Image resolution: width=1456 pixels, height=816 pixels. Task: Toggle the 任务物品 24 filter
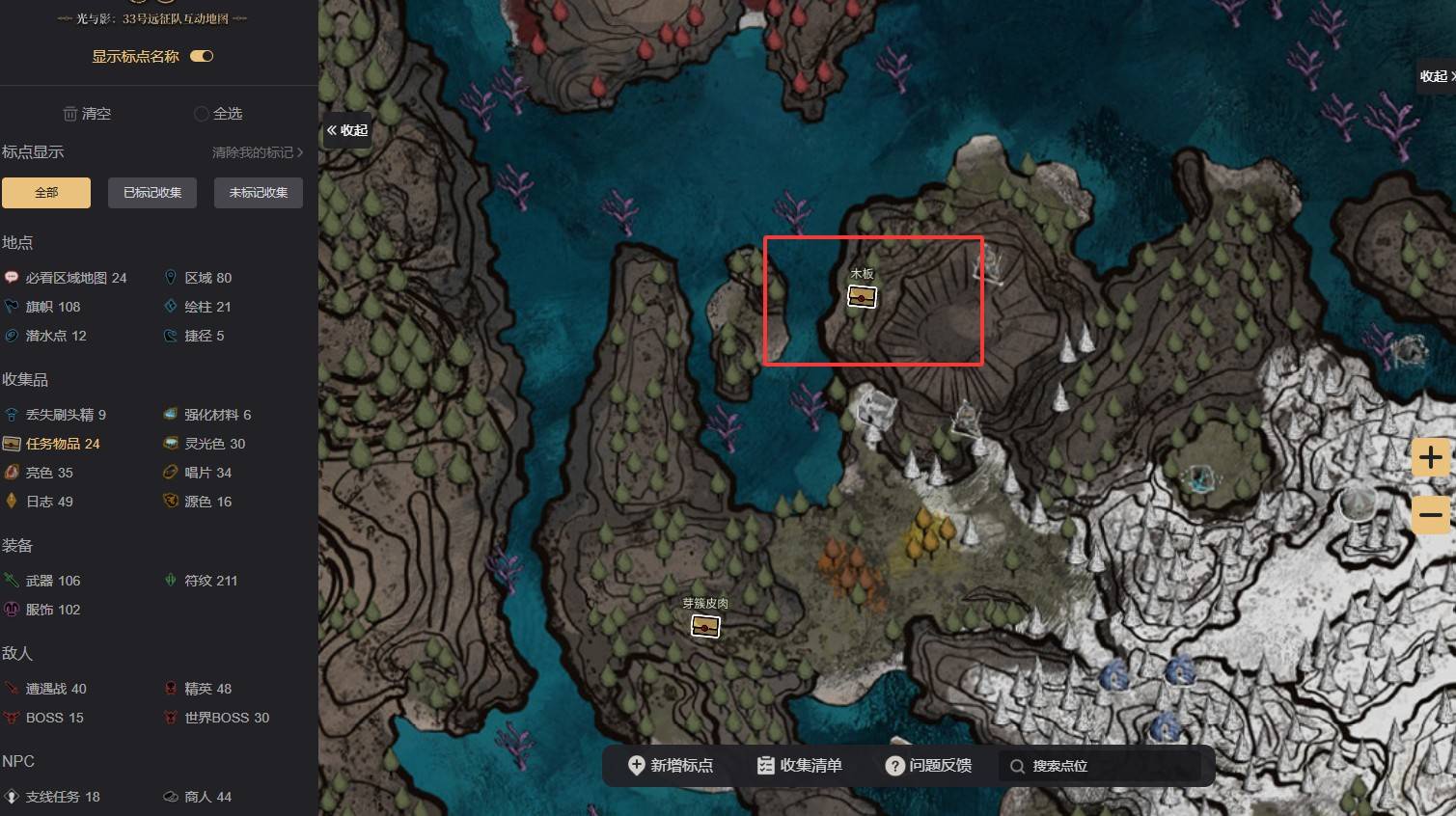coord(62,444)
